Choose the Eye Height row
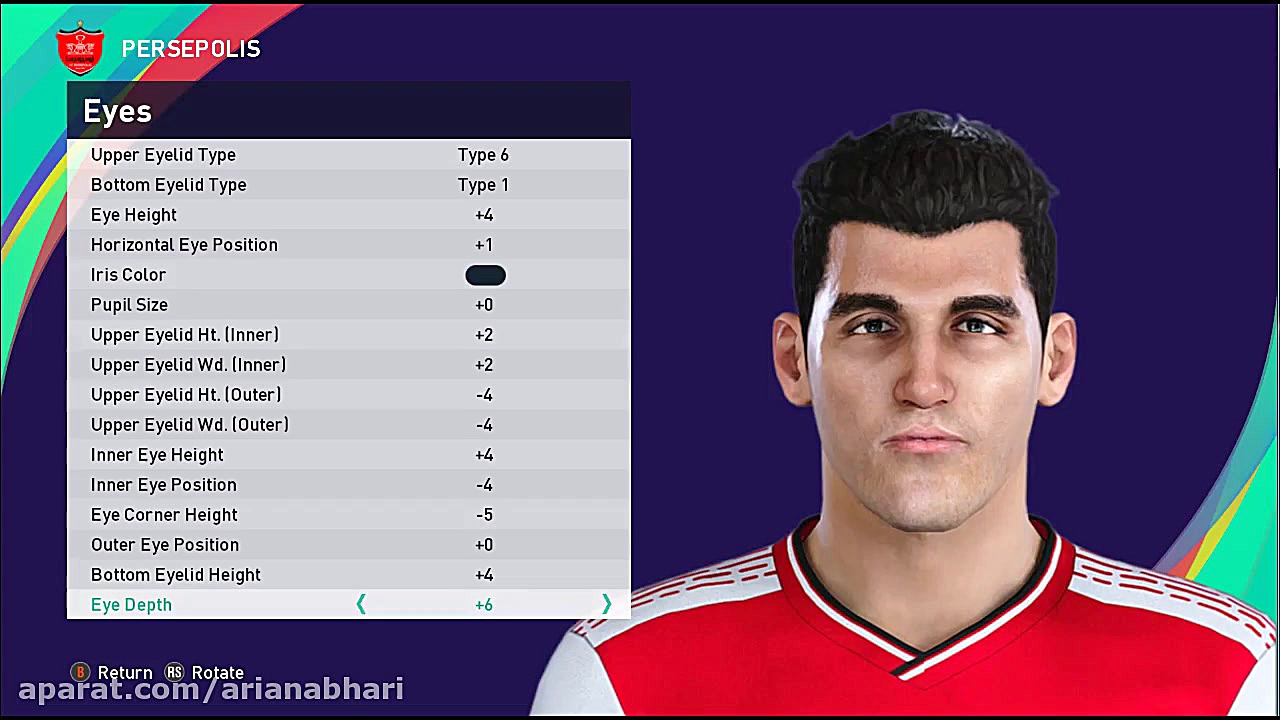 click(x=300, y=215)
